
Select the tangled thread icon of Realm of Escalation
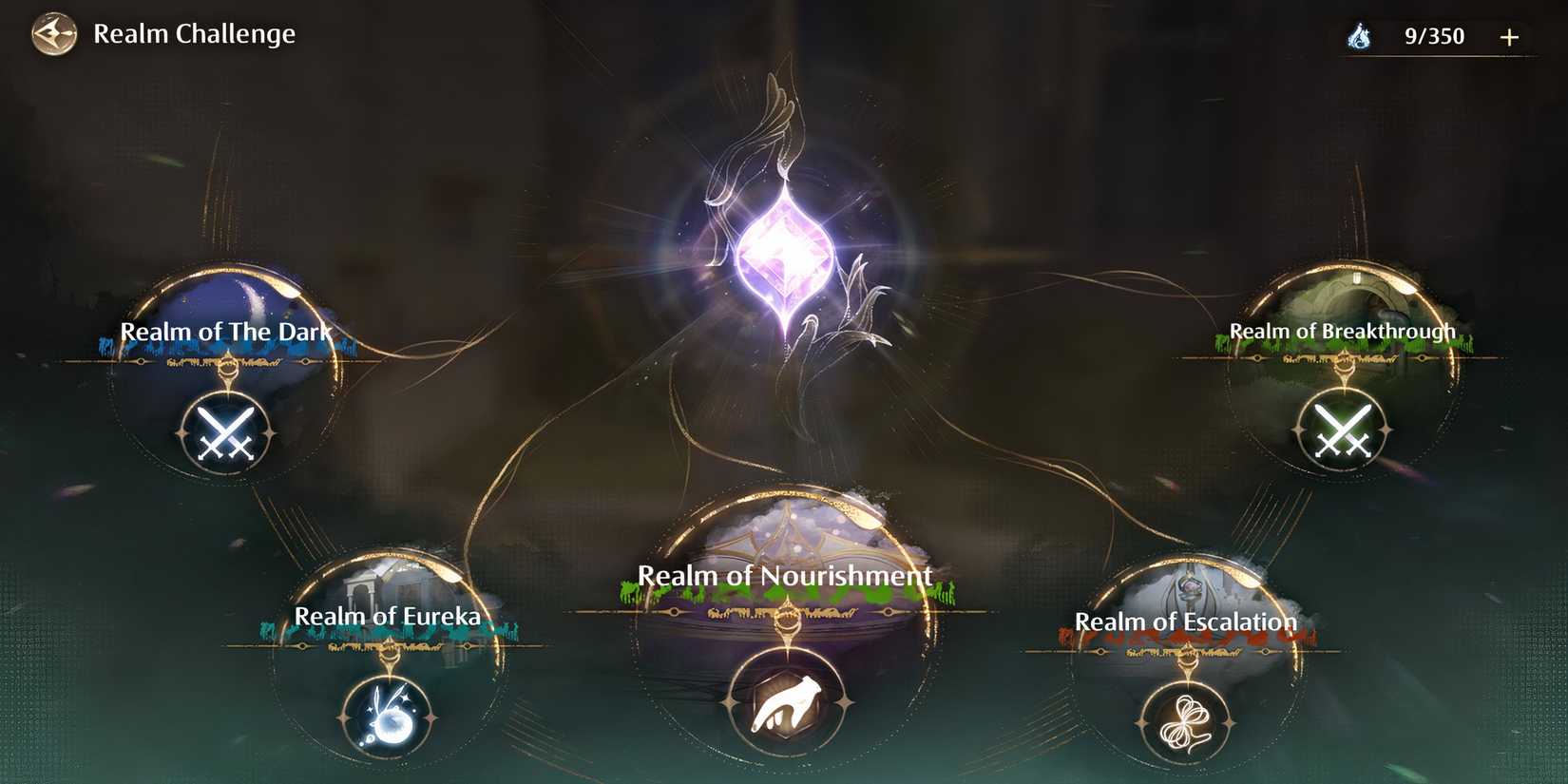pos(1186,719)
